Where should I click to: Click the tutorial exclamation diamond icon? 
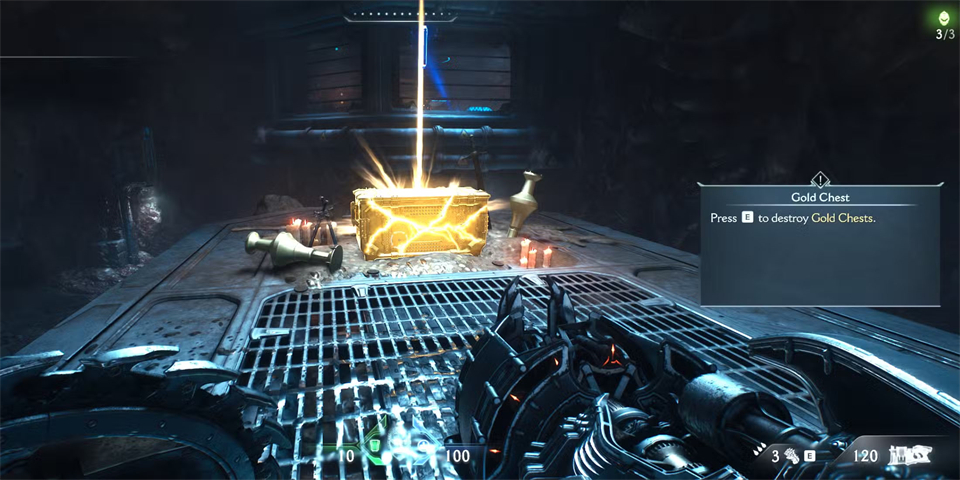click(x=820, y=180)
